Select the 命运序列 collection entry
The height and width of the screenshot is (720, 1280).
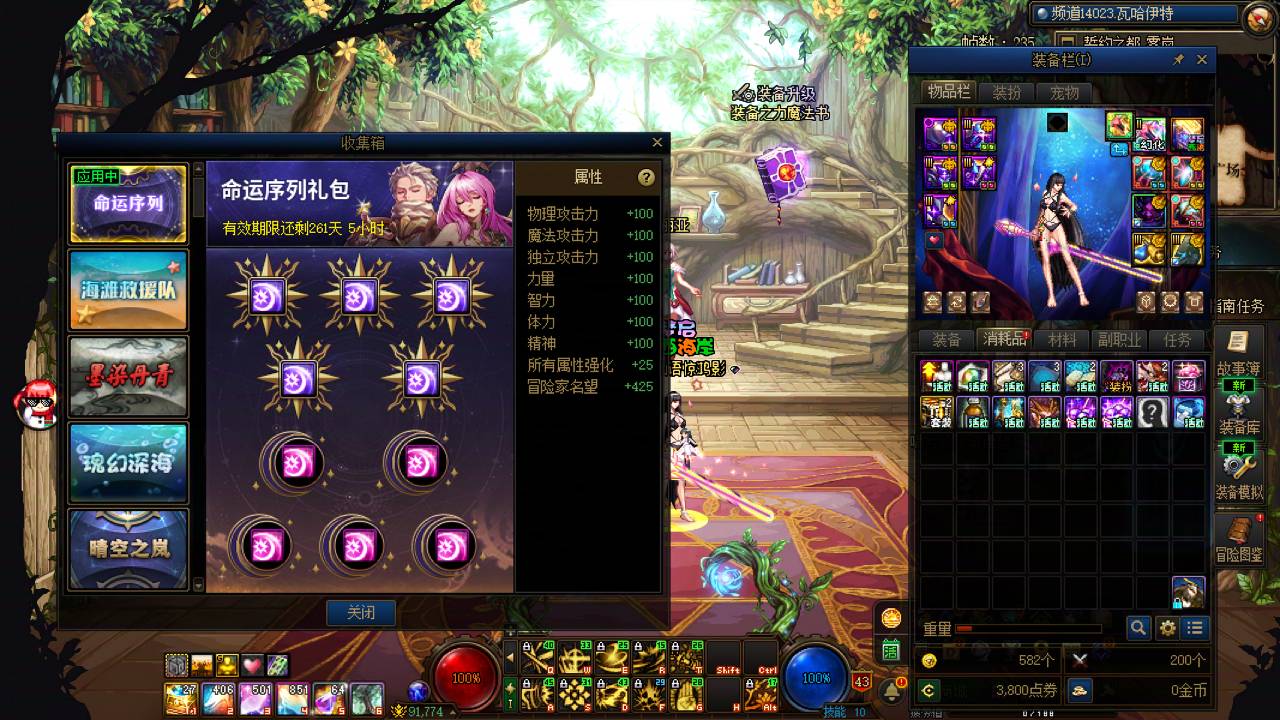(128, 204)
